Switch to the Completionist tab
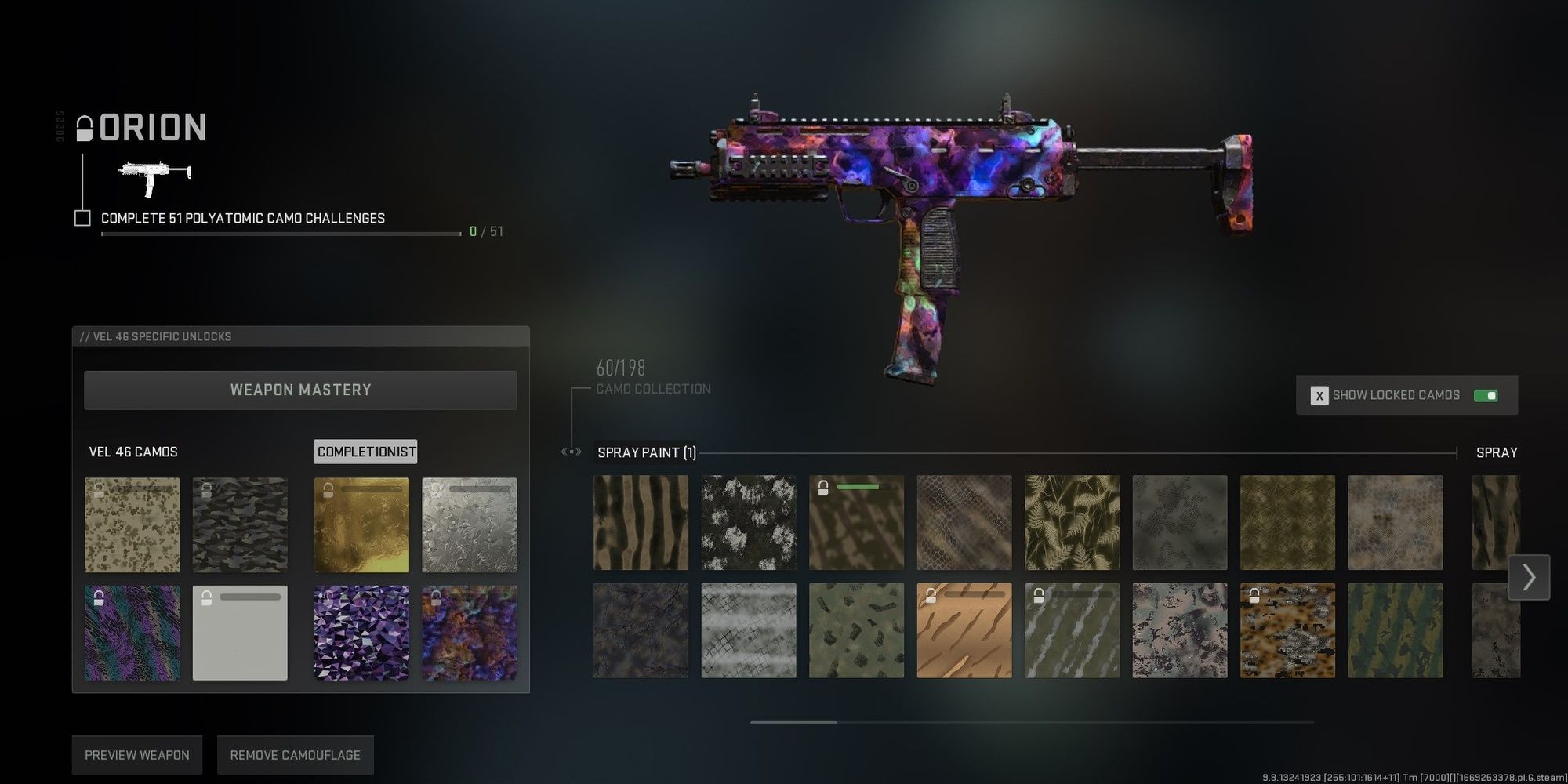Viewport: 1568px width, 784px height. (365, 452)
